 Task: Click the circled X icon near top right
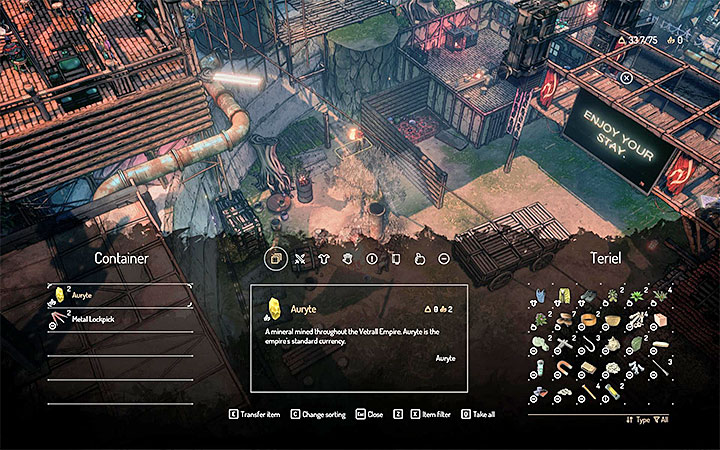626,78
